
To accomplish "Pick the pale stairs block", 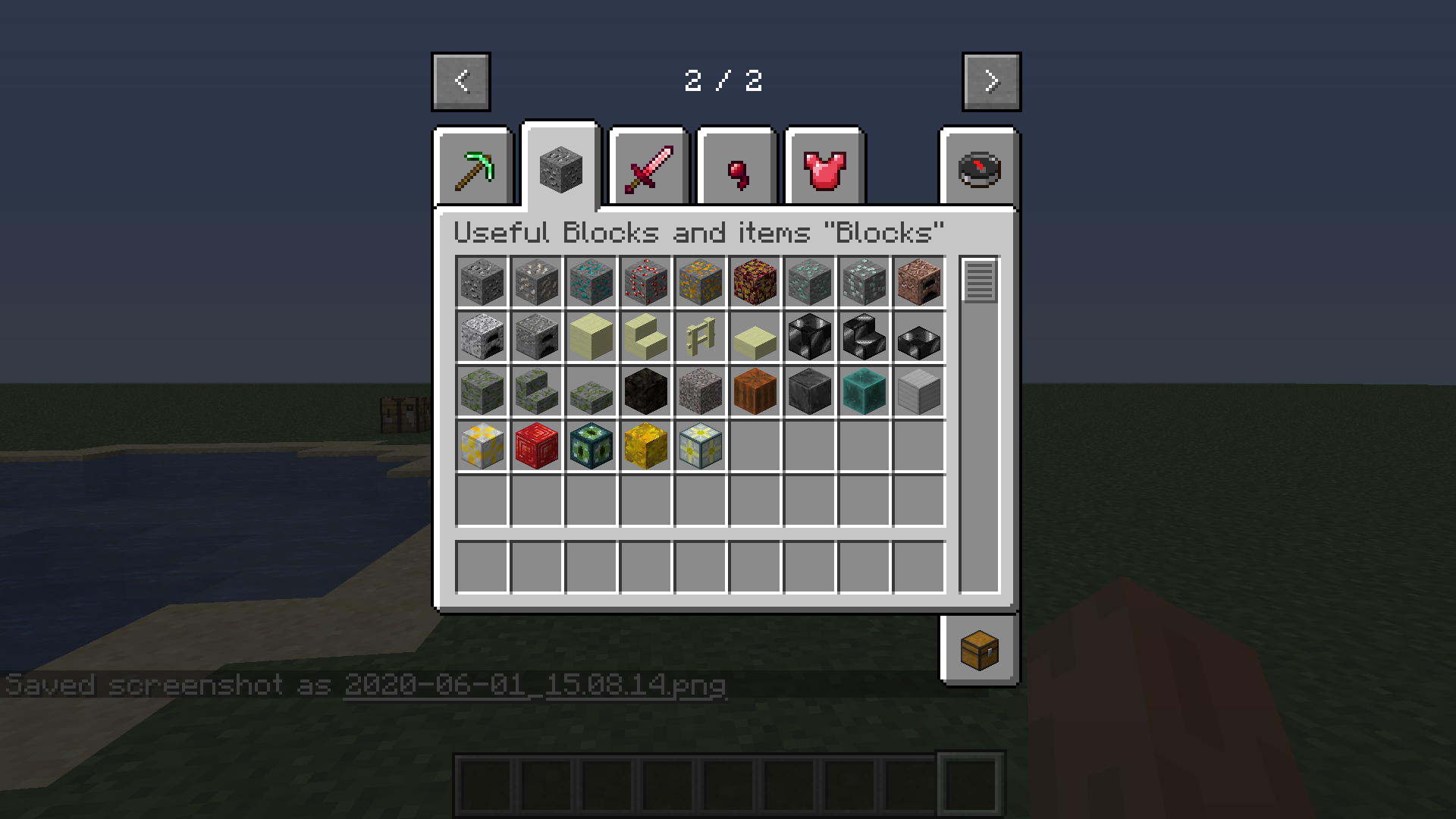I will point(645,337).
